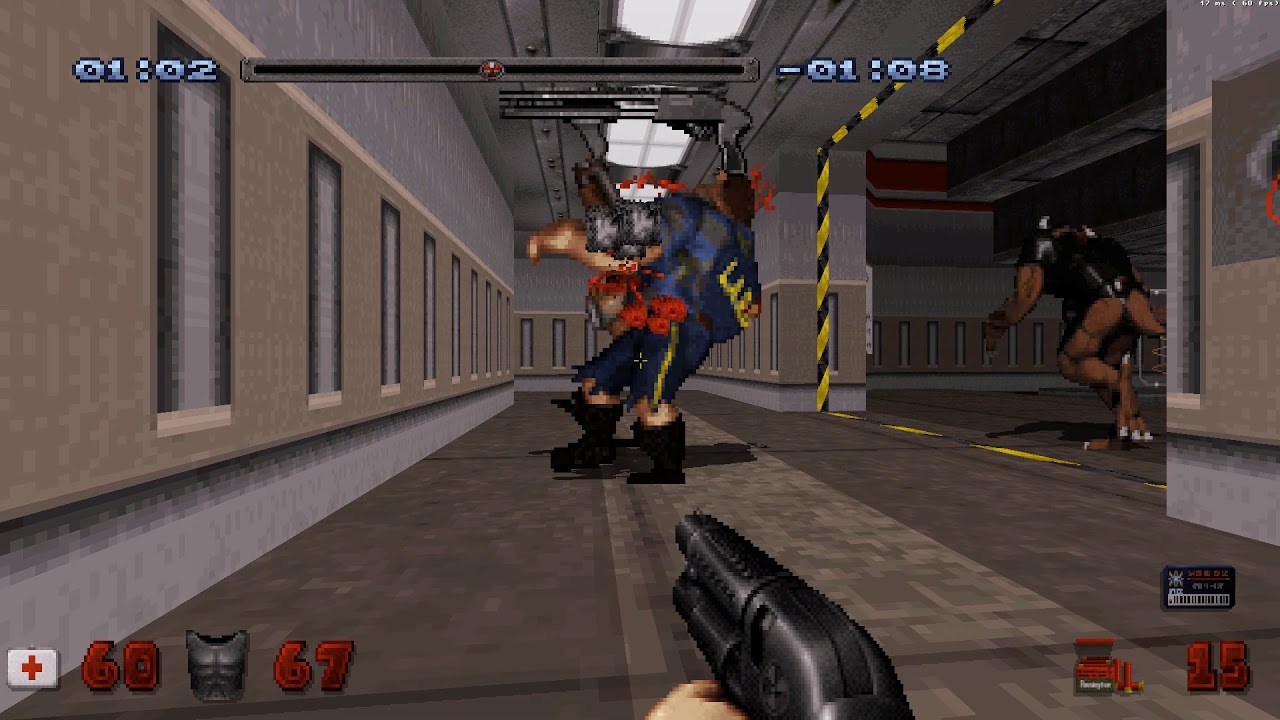Toggle the crosshair at screen center

[x=639, y=362]
